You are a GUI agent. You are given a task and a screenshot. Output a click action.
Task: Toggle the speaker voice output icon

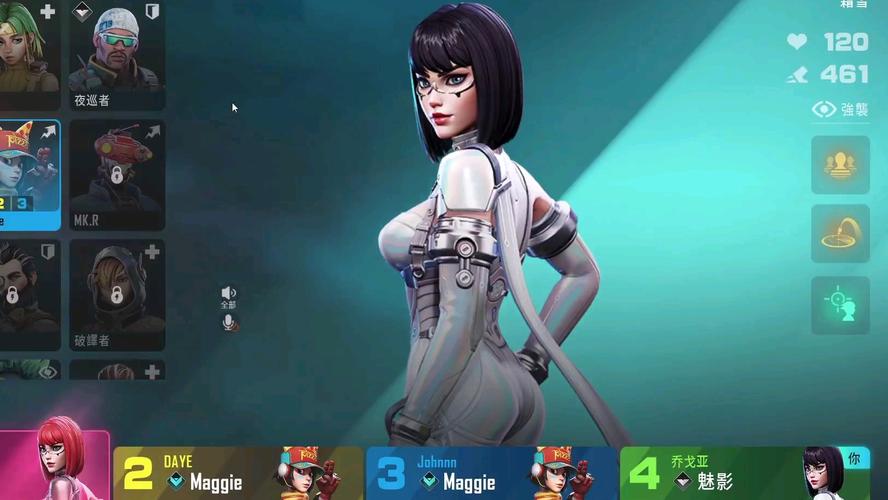(228, 293)
